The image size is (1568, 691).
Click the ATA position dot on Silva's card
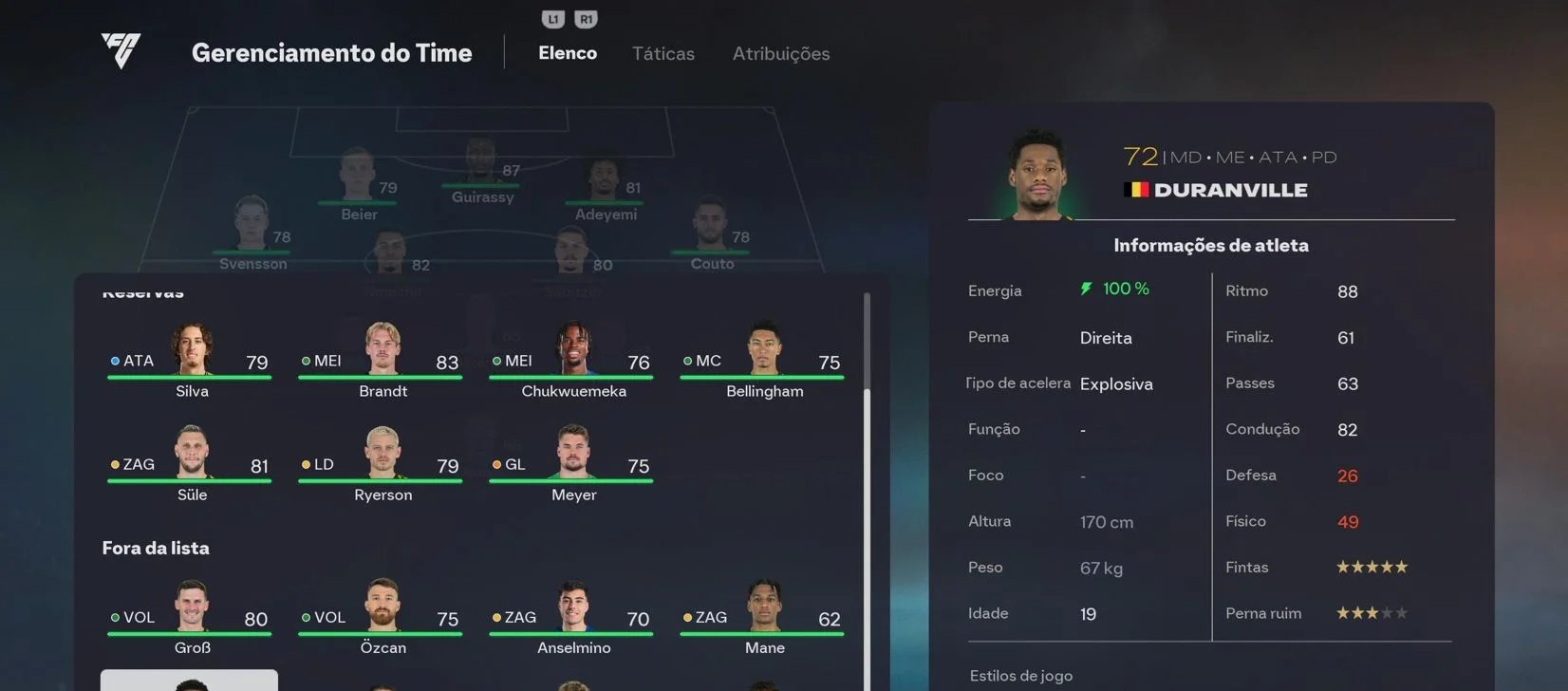[115, 361]
